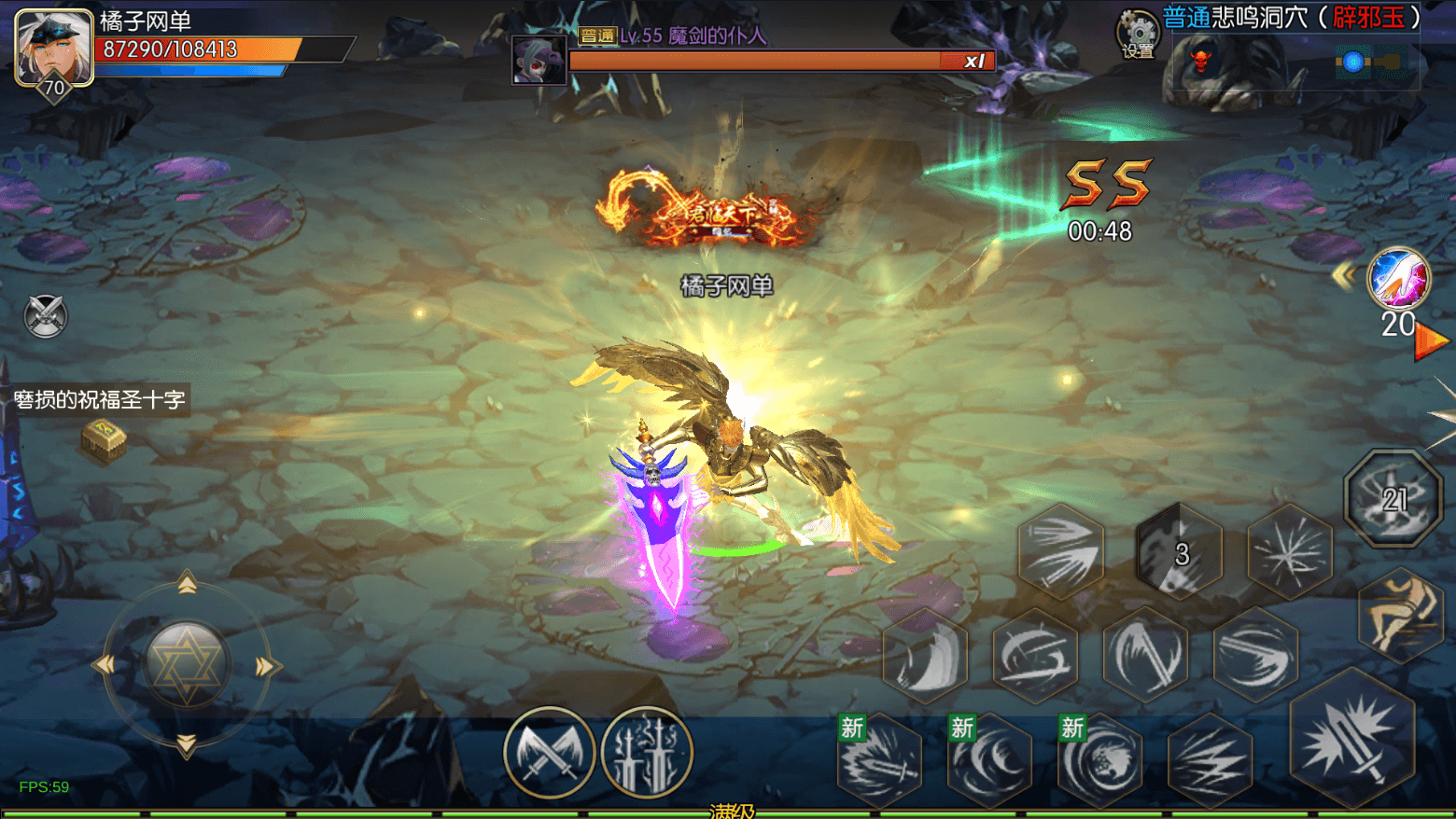
Task: Cast the triple sword-wave thrust skill
Action: pos(1061,550)
